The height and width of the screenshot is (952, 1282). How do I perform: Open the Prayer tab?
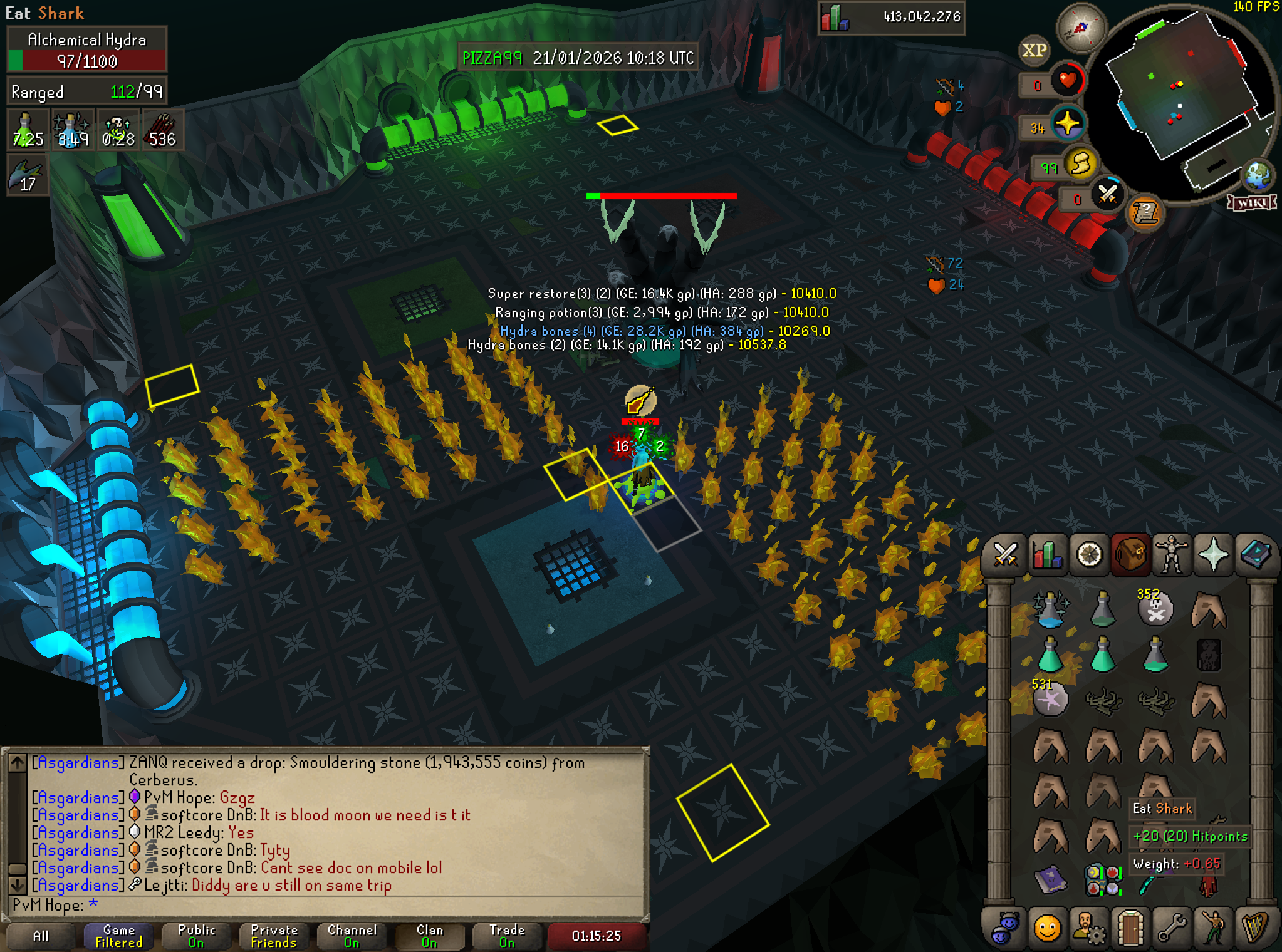click(1214, 555)
